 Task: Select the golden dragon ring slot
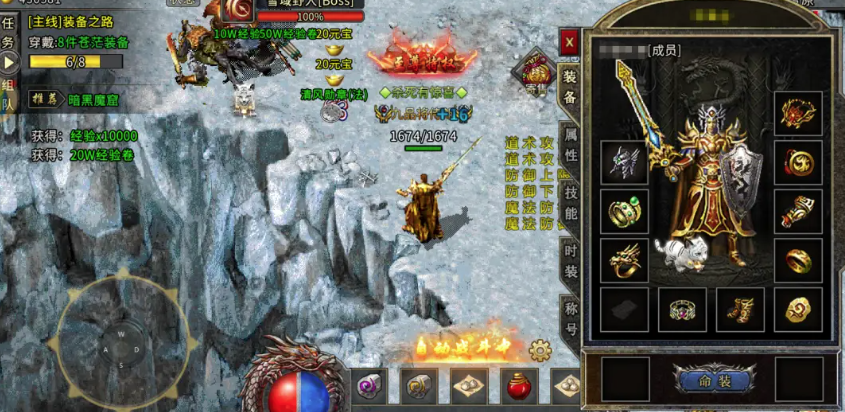(x=625, y=260)
